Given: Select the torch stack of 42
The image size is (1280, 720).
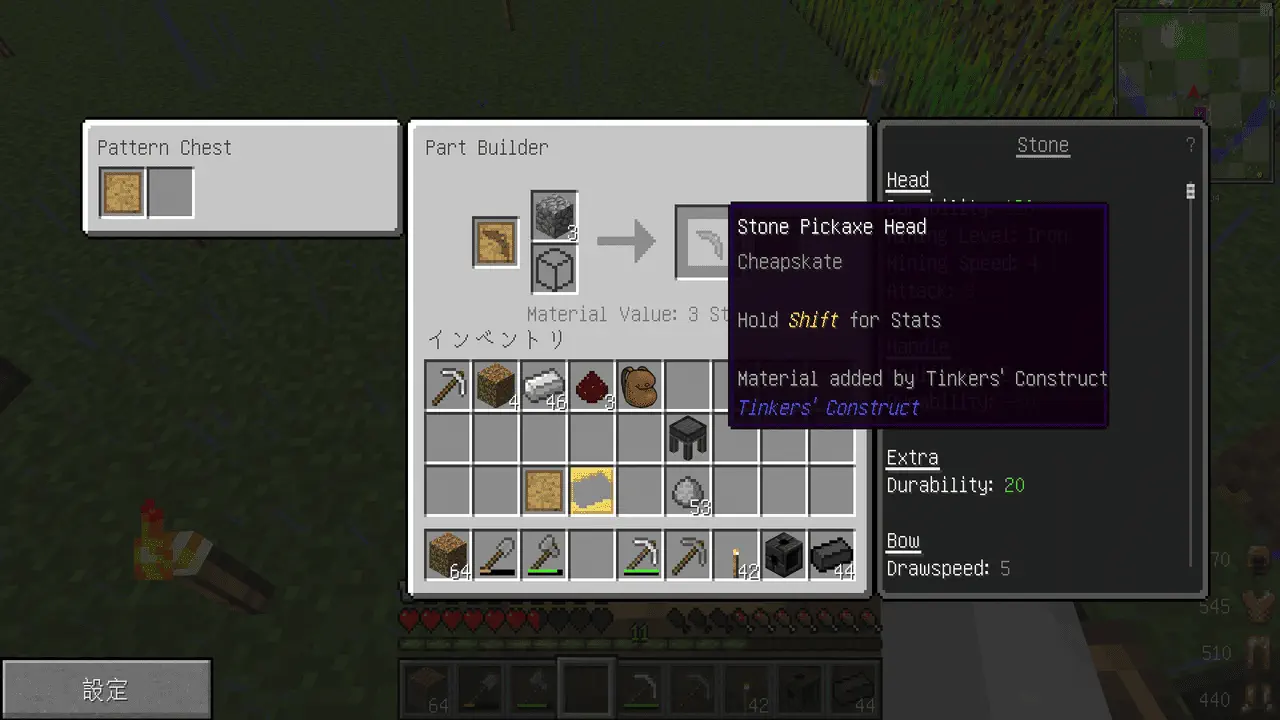Looking at the screenshot, I should [736, 556].
